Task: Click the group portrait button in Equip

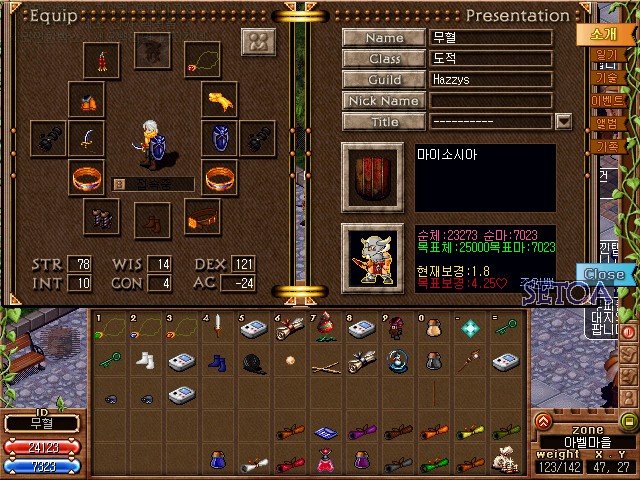Action: pos(258,42)
